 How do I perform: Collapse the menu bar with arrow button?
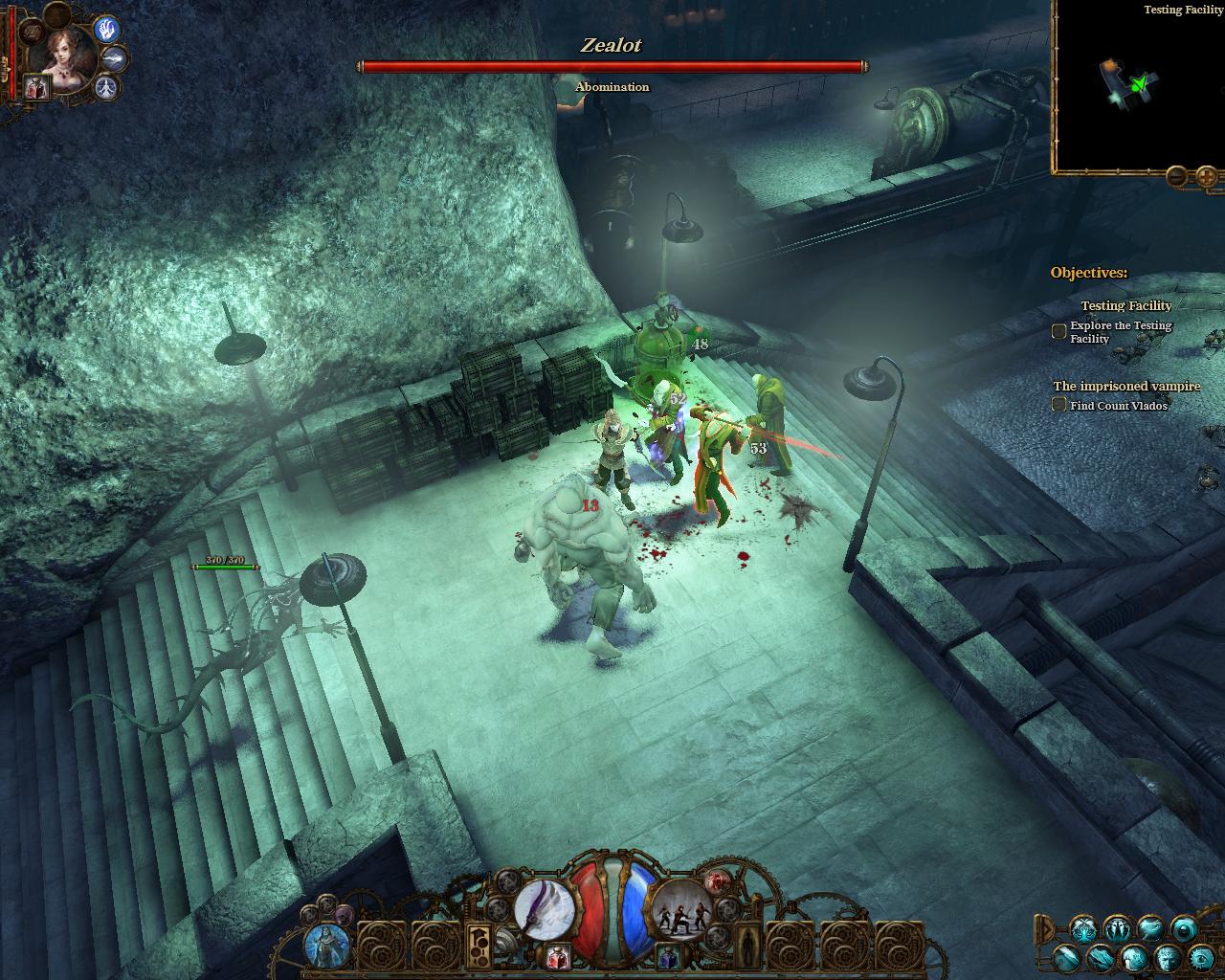pyautogui.click(x=1046, y=927)
